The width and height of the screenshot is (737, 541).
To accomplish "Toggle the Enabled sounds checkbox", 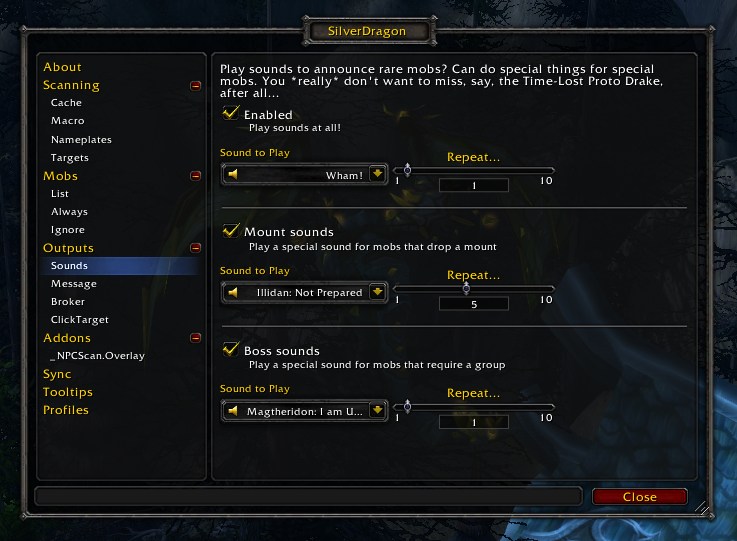I will click(231, 114).
